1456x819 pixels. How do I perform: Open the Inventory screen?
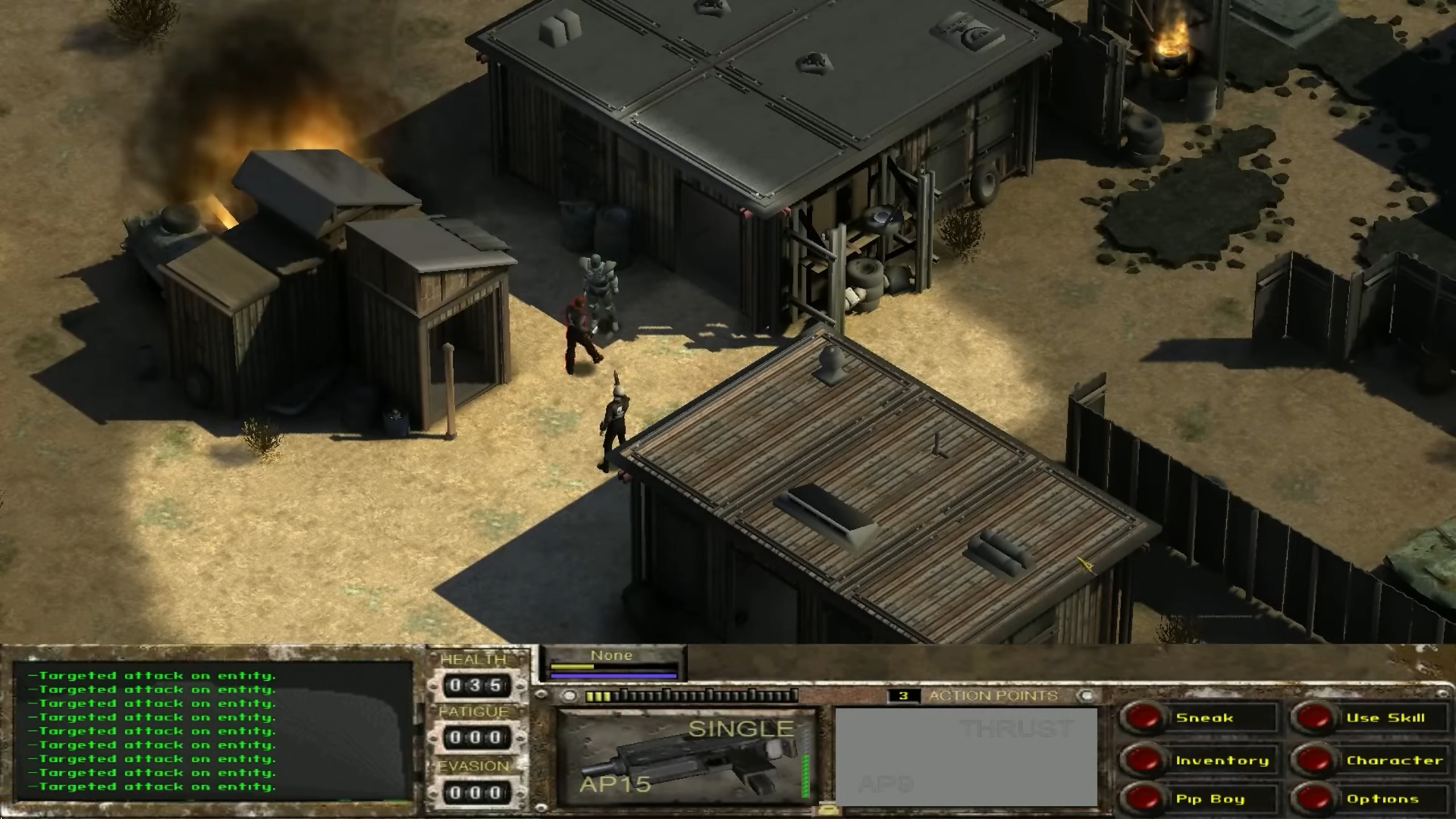click(x=1143, y=760)
